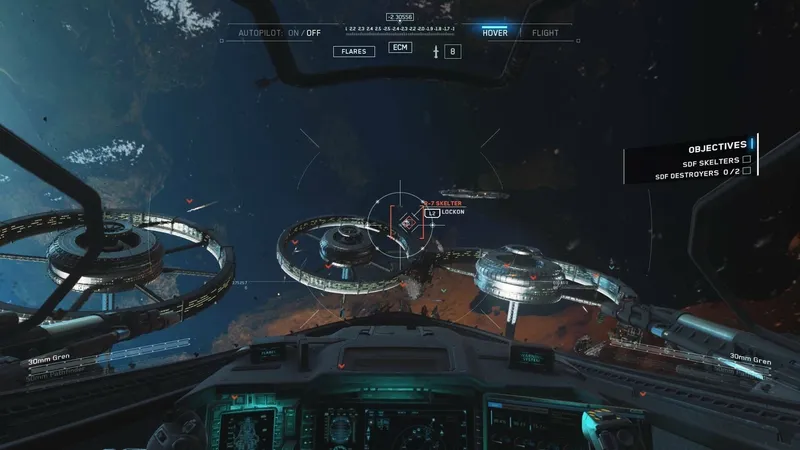Switch to FLIGHT mode

pyautogui.click(x=545, y=32)
